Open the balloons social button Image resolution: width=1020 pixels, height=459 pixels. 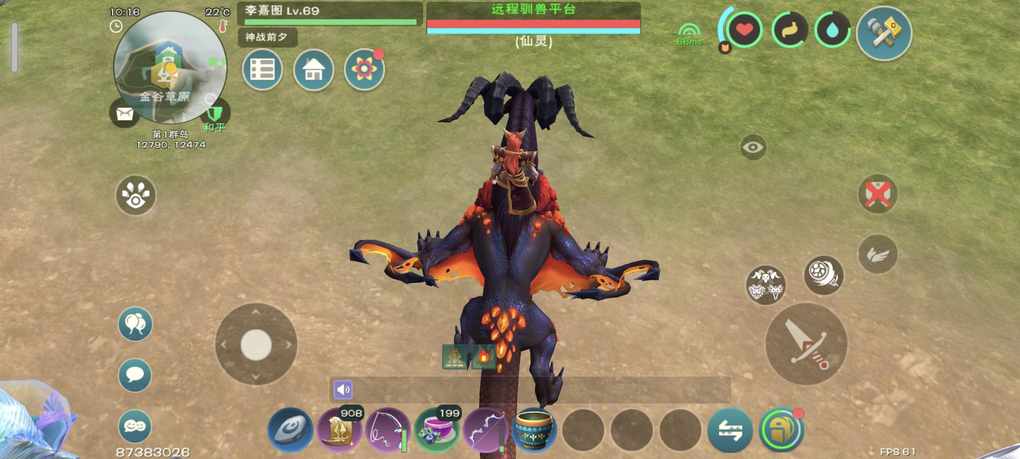(135, 324)
